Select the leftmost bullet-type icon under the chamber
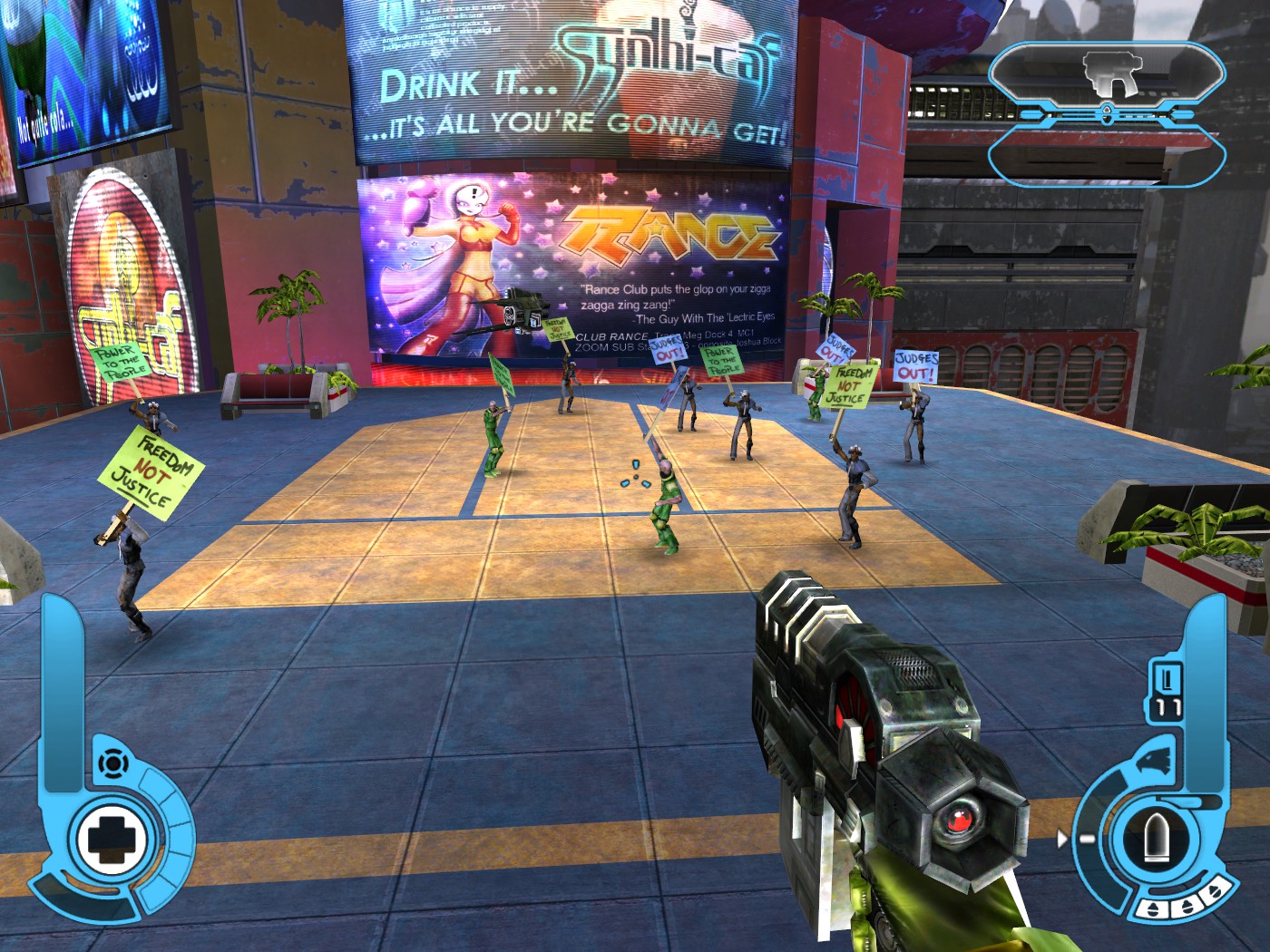Screen dimensions: 1270x952 1152,908
